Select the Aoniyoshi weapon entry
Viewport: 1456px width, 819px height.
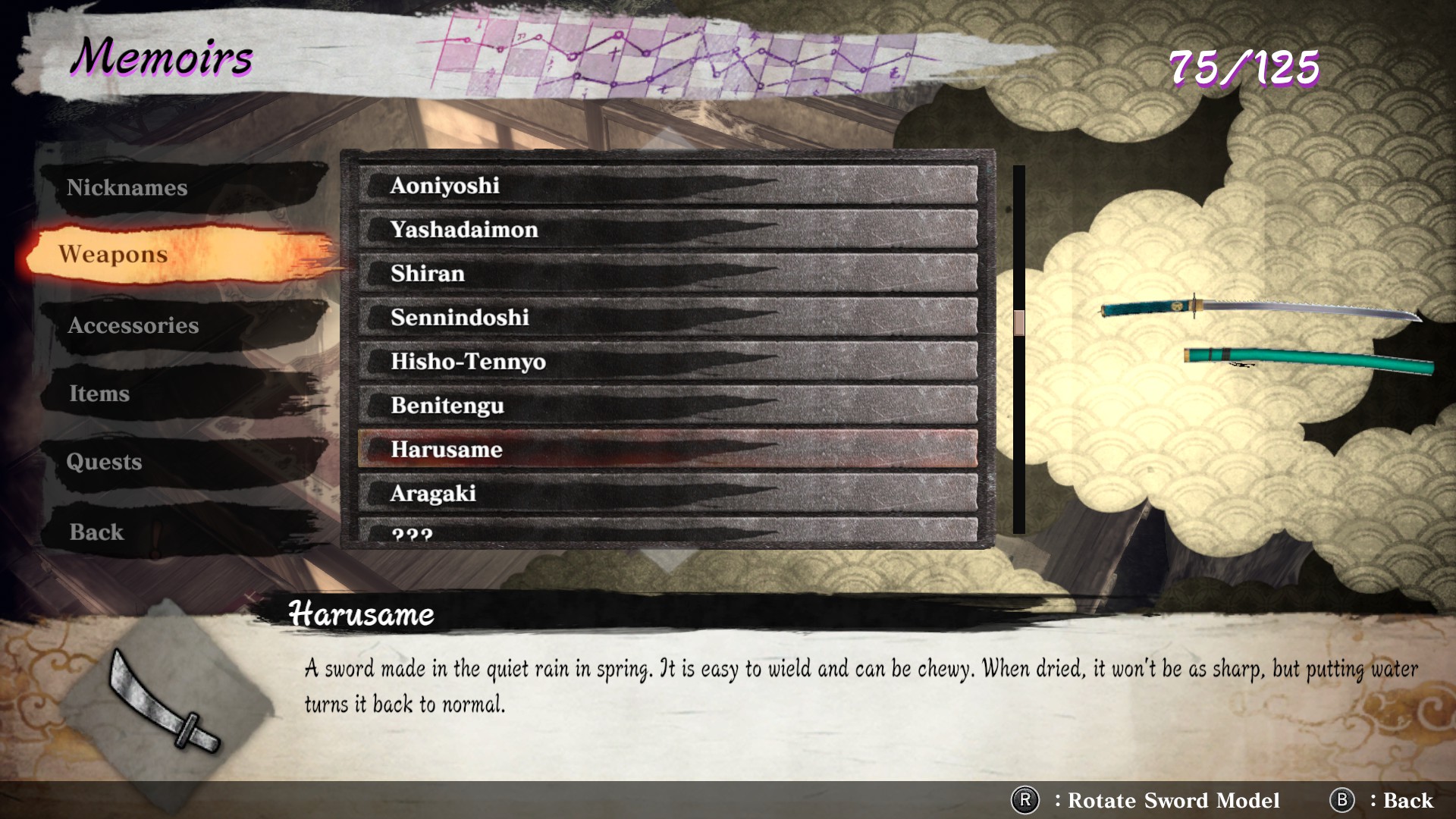667,186
